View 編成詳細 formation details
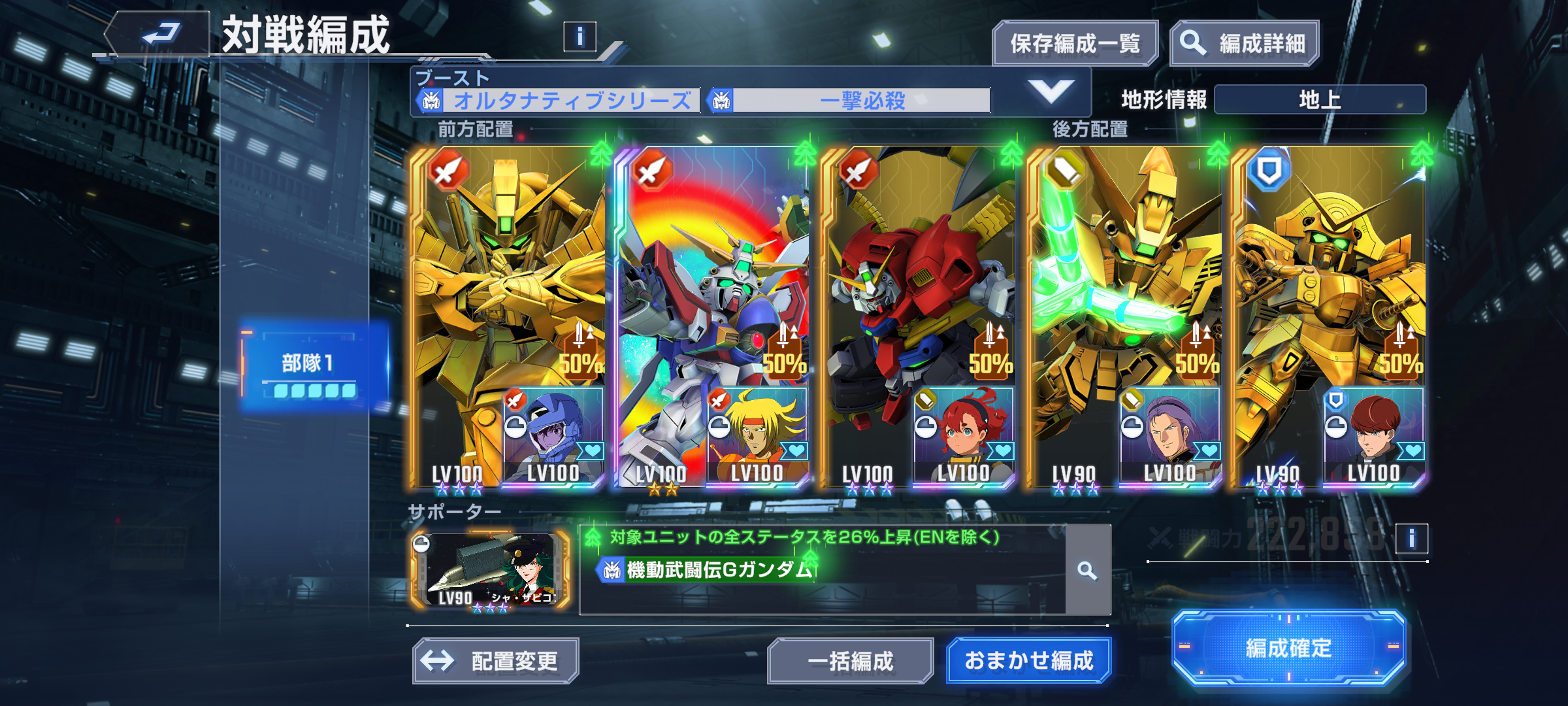Viewport: 1568px width, 706px height. click(x=1245, y=44)
